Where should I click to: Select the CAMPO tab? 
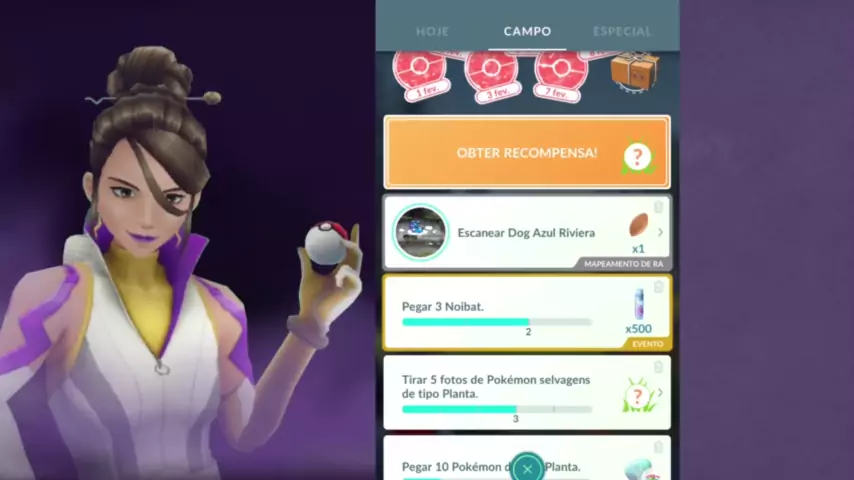[527, 31]
